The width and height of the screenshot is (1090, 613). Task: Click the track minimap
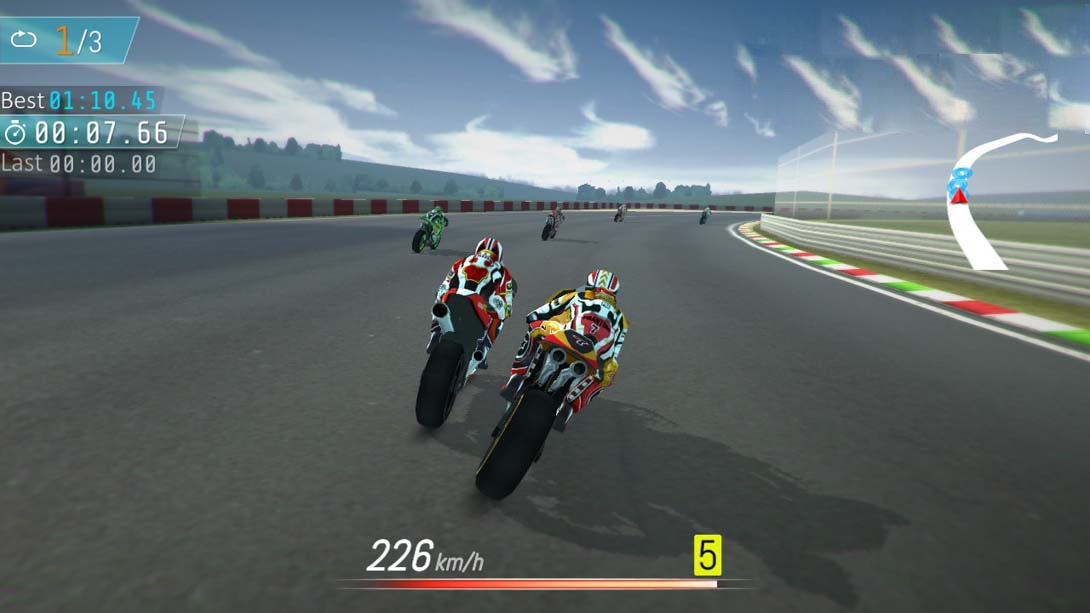tap(985, 200)
